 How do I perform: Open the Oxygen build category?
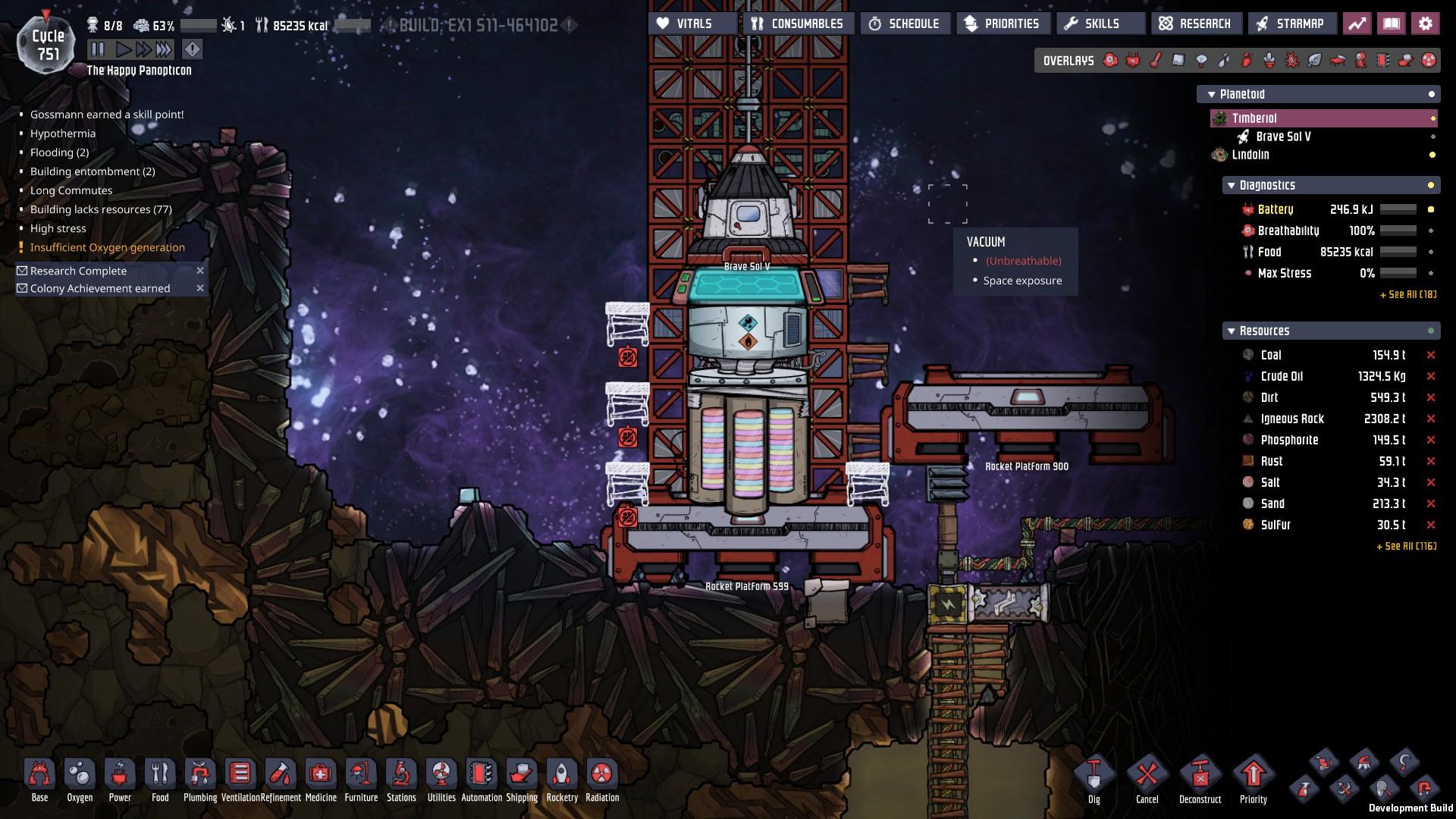[x=80, y=780]
